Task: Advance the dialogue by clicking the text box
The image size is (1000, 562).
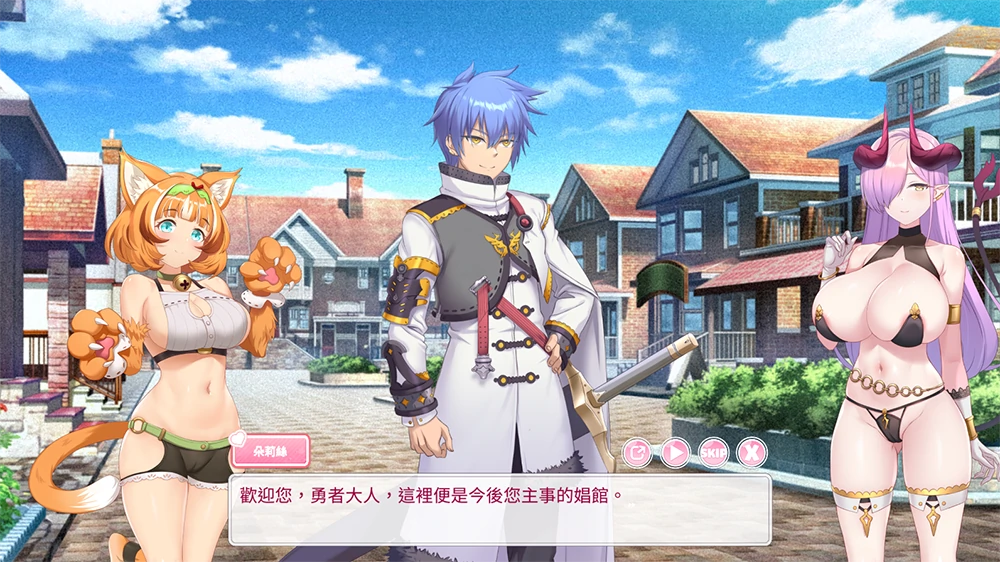Action: (x=500, y=510)
